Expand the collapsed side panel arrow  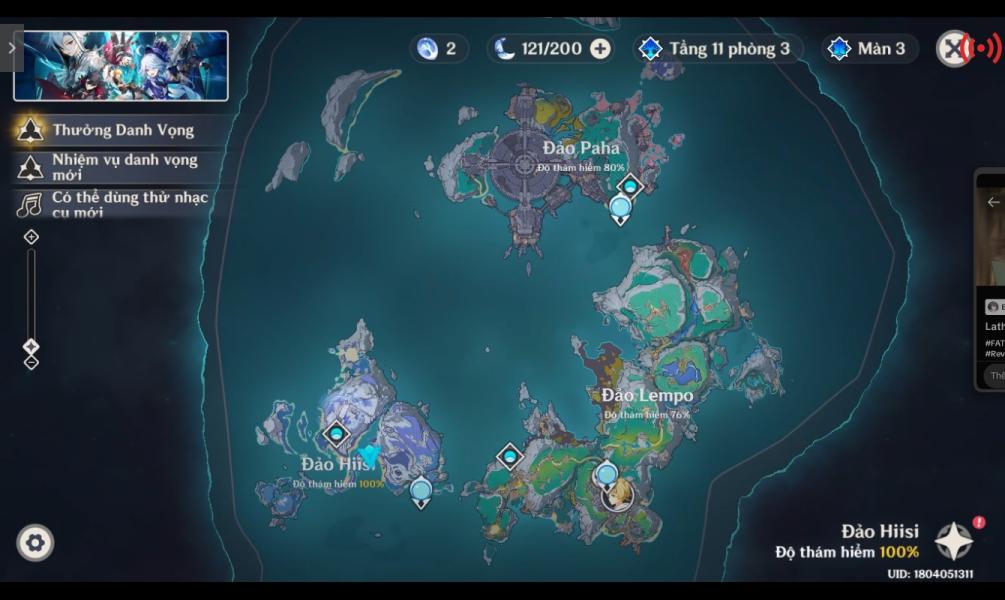[11, 47]
